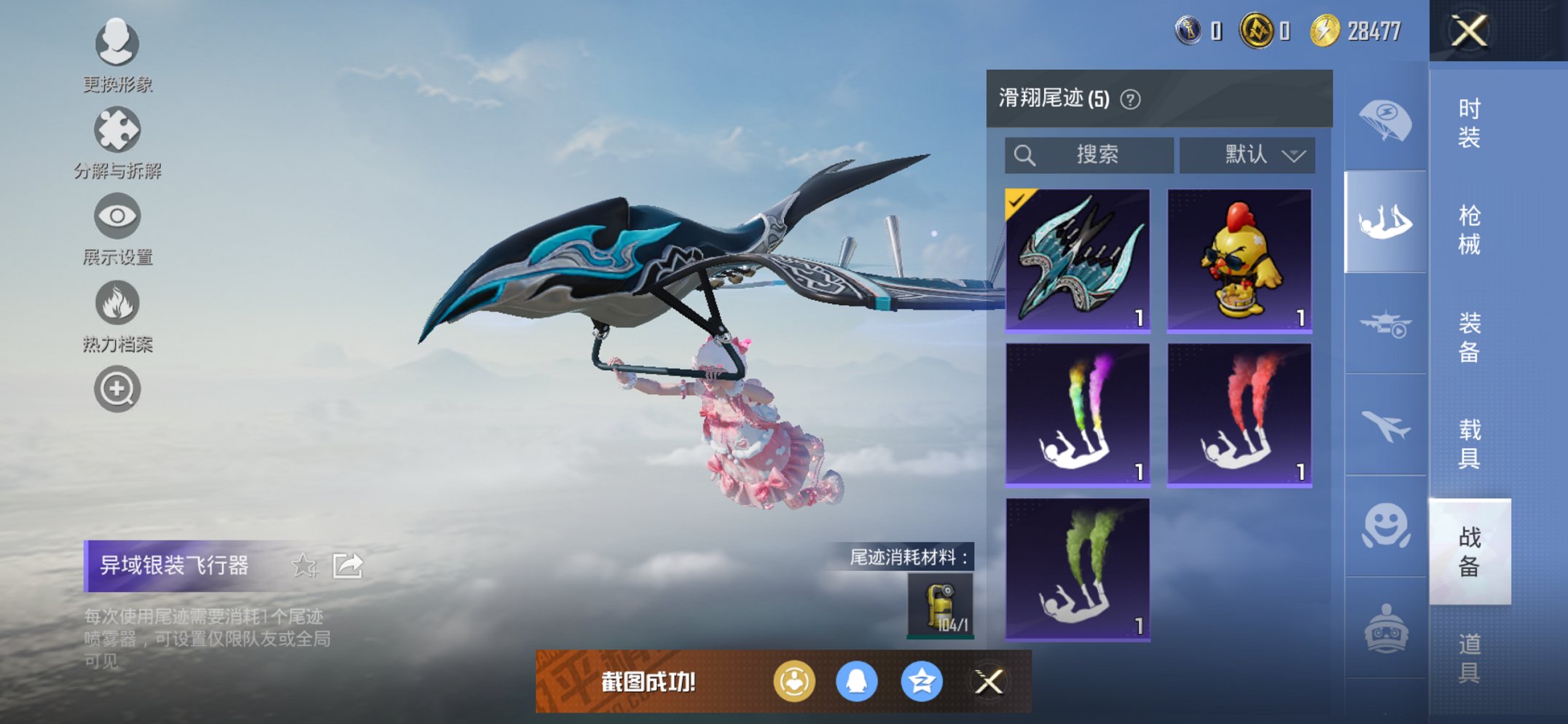Click the zoom magnifier icon on the left

(x=117, y=388)
